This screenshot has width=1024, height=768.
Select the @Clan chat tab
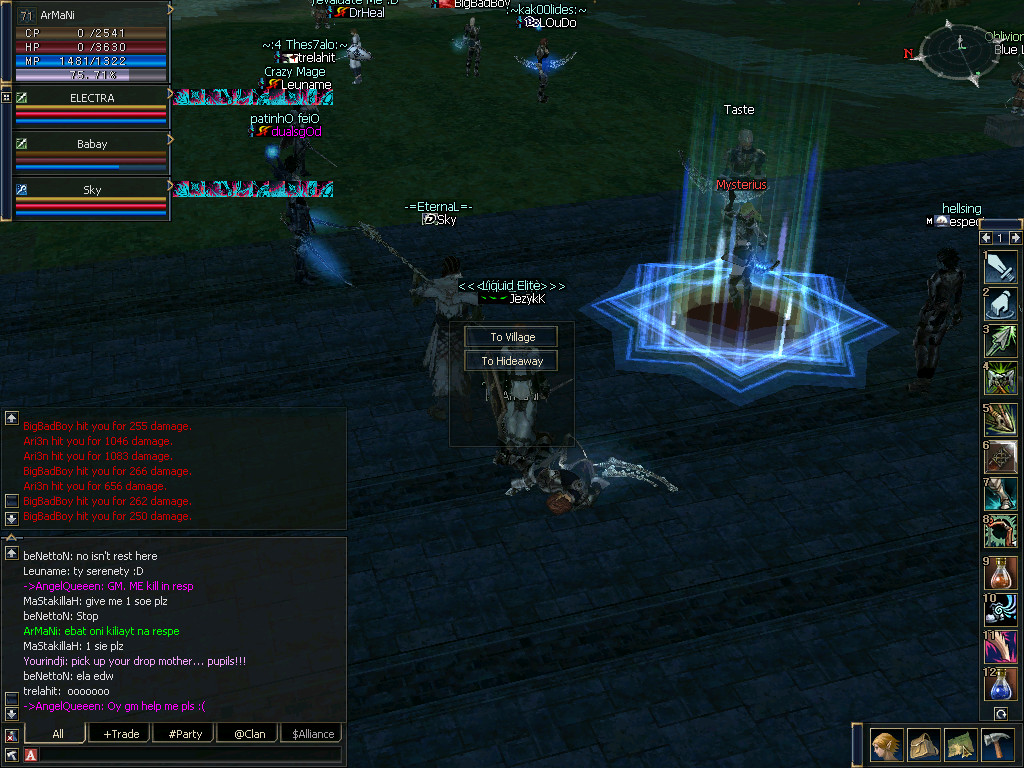pos(249,733)
